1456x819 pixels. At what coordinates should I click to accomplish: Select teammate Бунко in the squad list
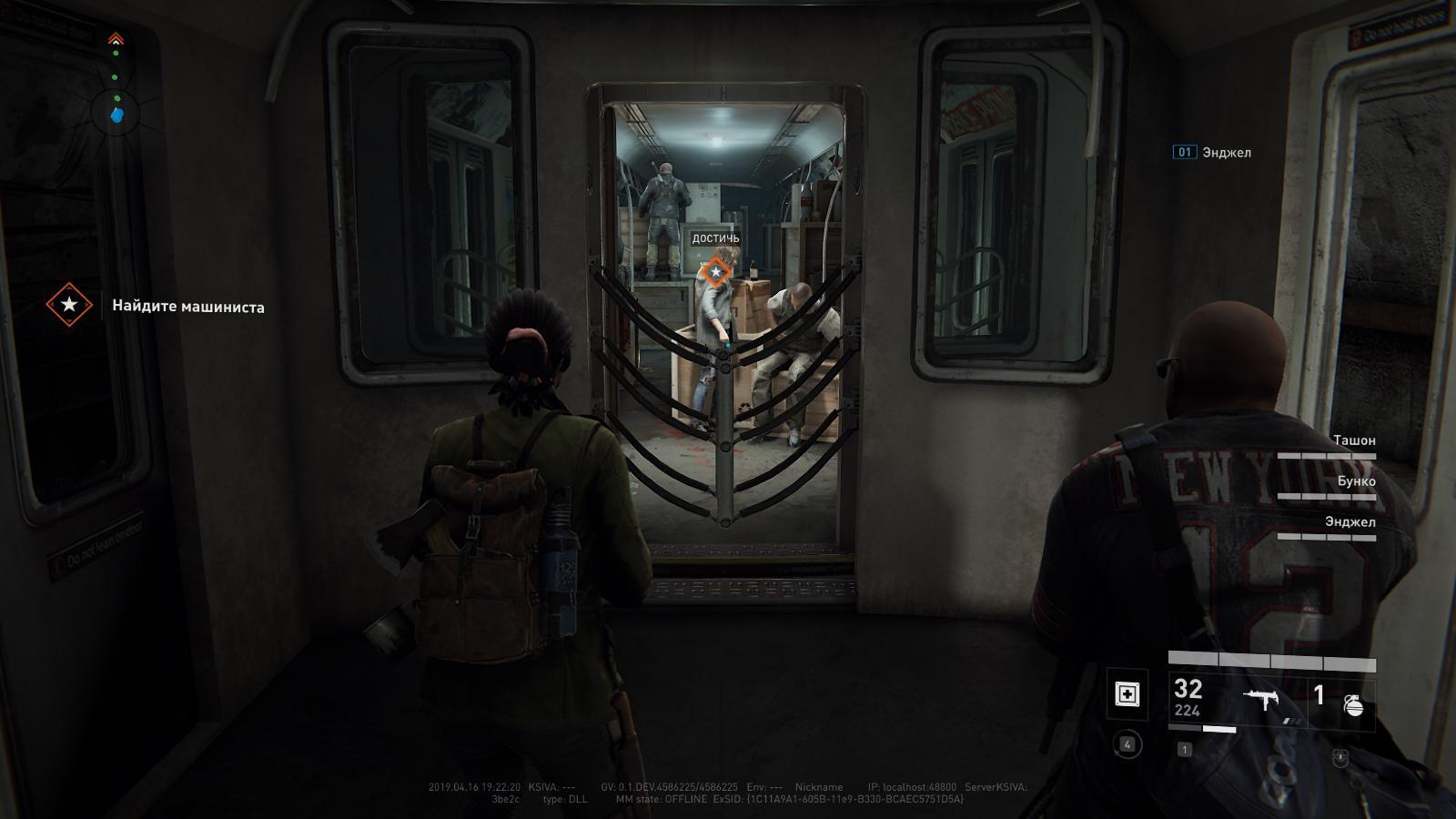click(x=1356, y=481)
